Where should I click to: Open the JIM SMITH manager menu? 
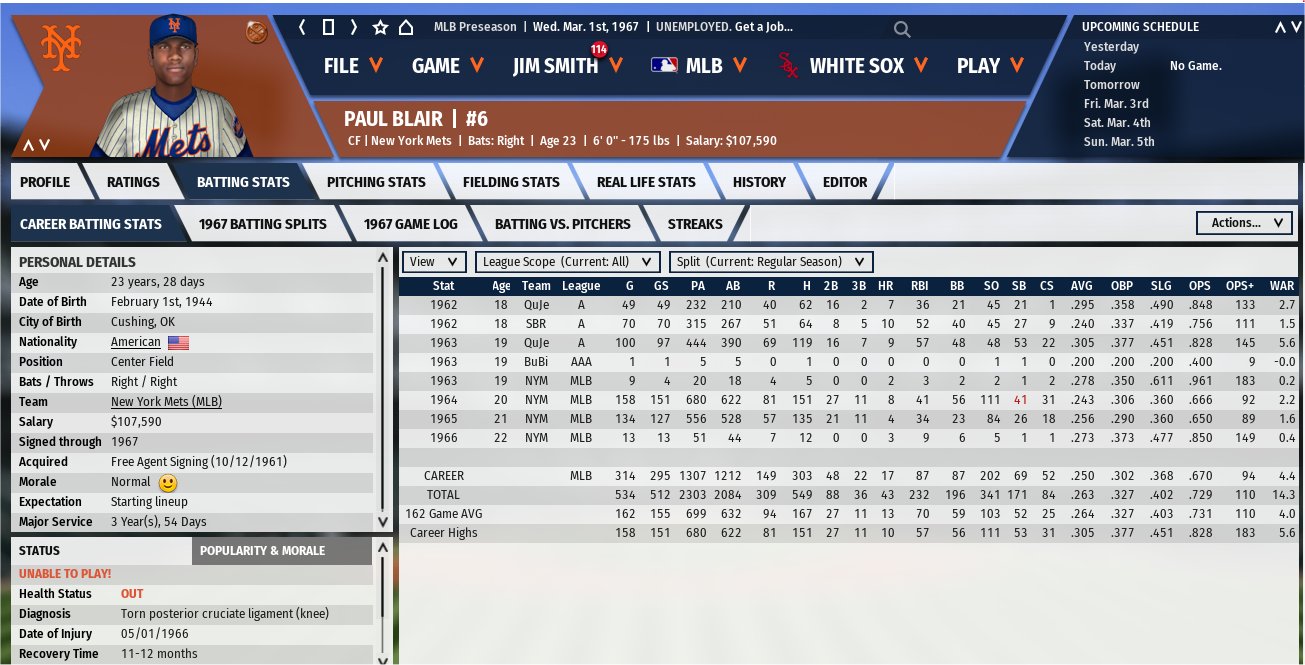[567, 66]
